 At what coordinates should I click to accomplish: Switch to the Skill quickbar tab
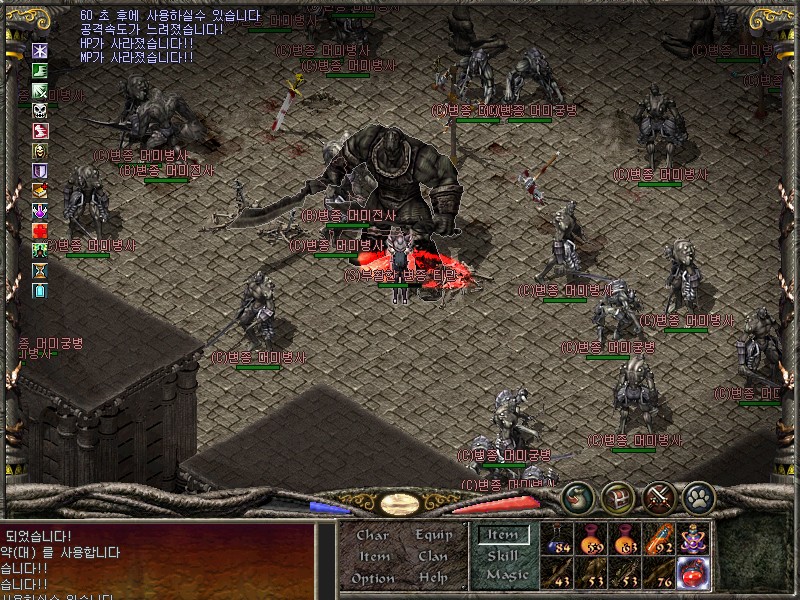click(503, 556)
